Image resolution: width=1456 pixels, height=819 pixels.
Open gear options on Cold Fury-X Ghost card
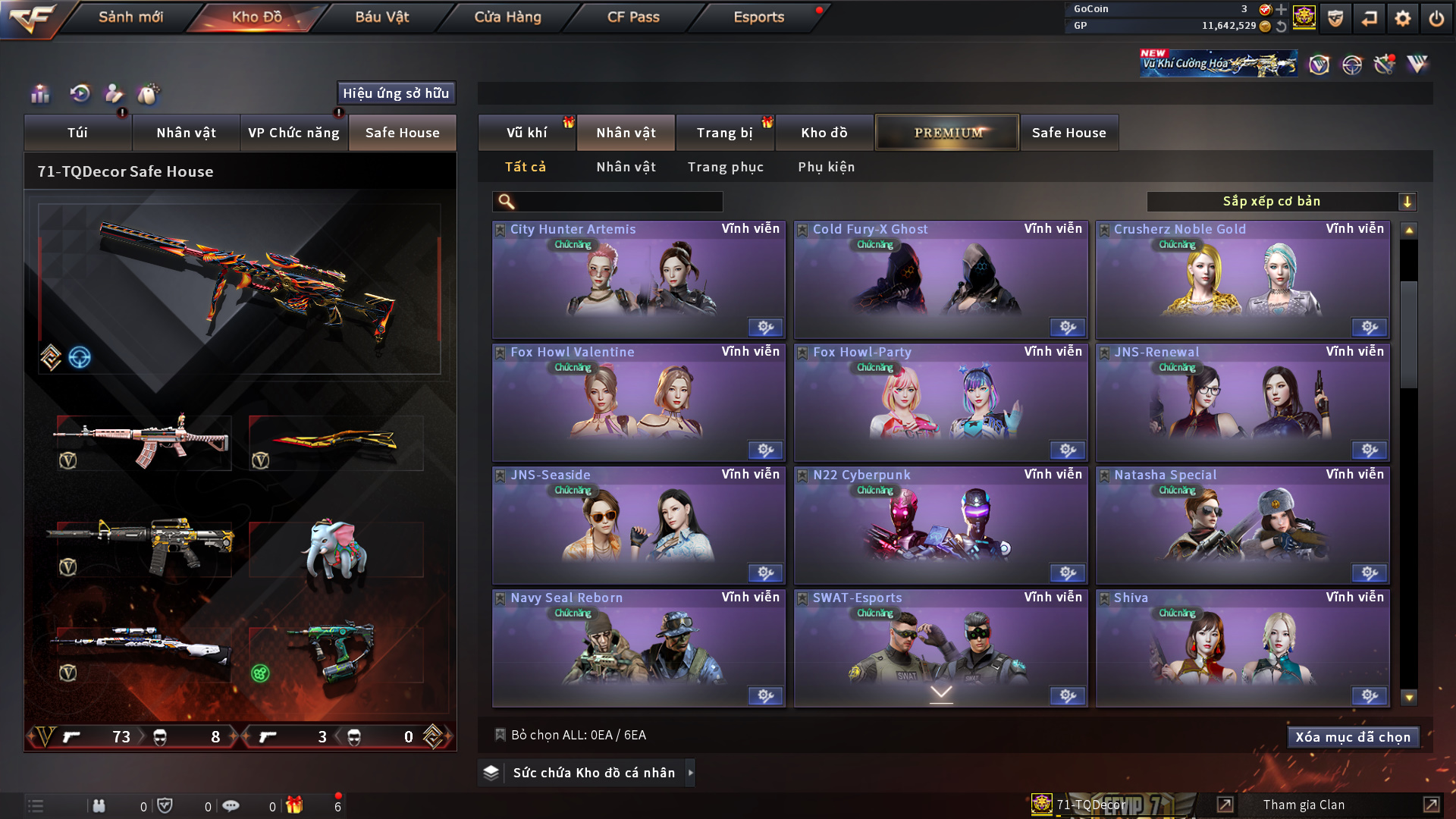(1067, 328)
